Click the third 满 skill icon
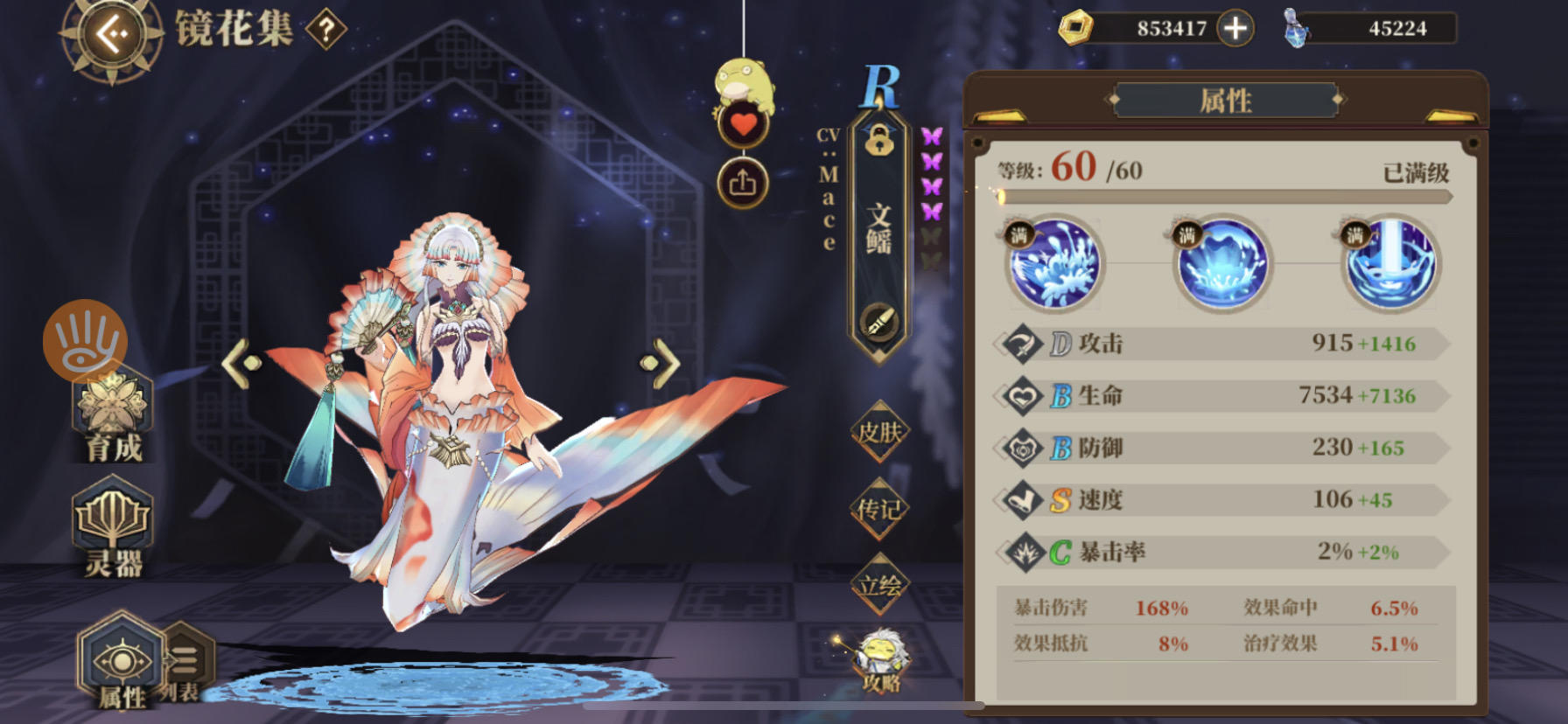Image resolution: width=1568 pixels, height=724 pixels. [x=1391, y=264]
